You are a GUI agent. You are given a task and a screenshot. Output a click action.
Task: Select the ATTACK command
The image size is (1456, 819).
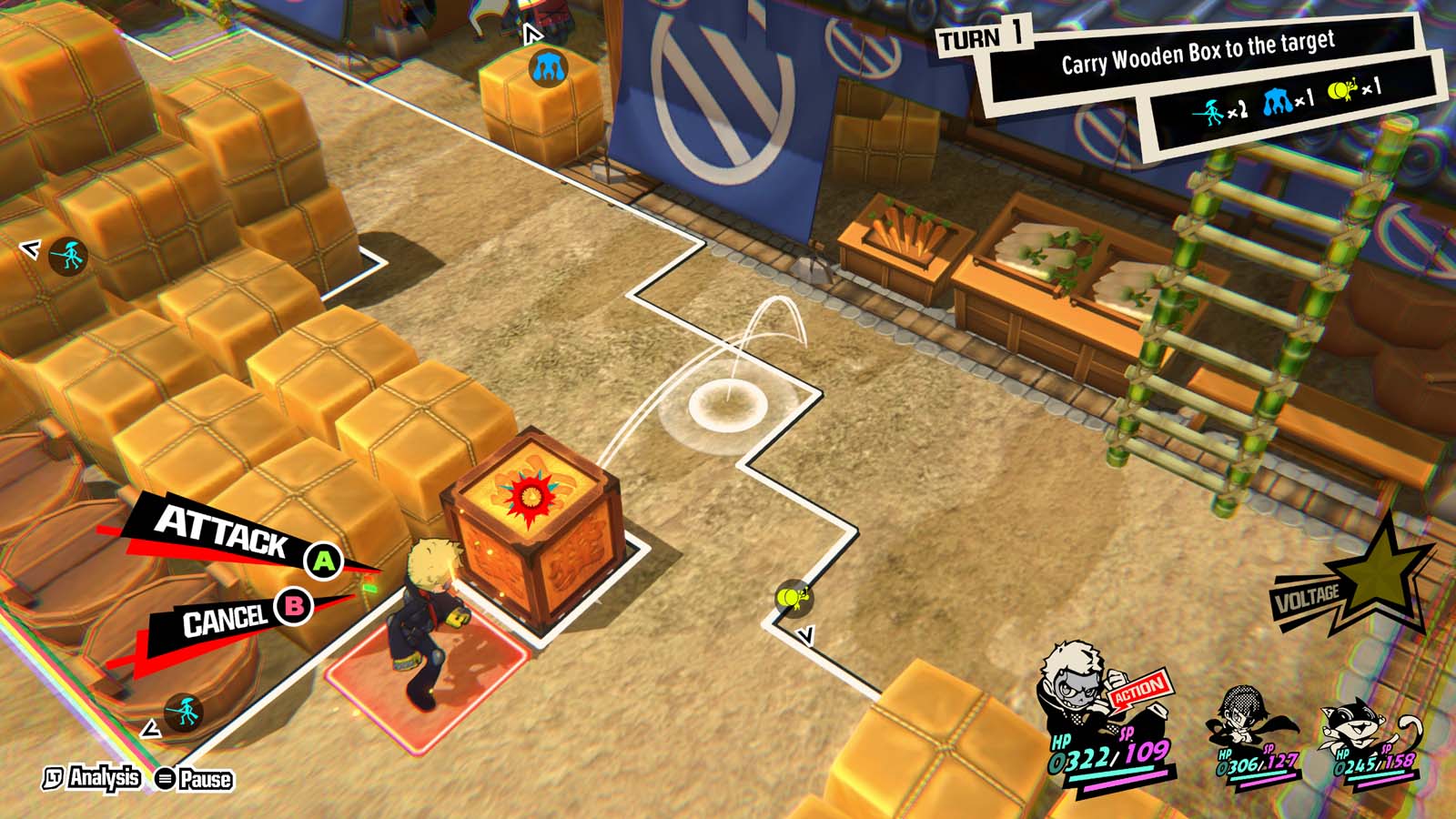click(x=225, y=534)
